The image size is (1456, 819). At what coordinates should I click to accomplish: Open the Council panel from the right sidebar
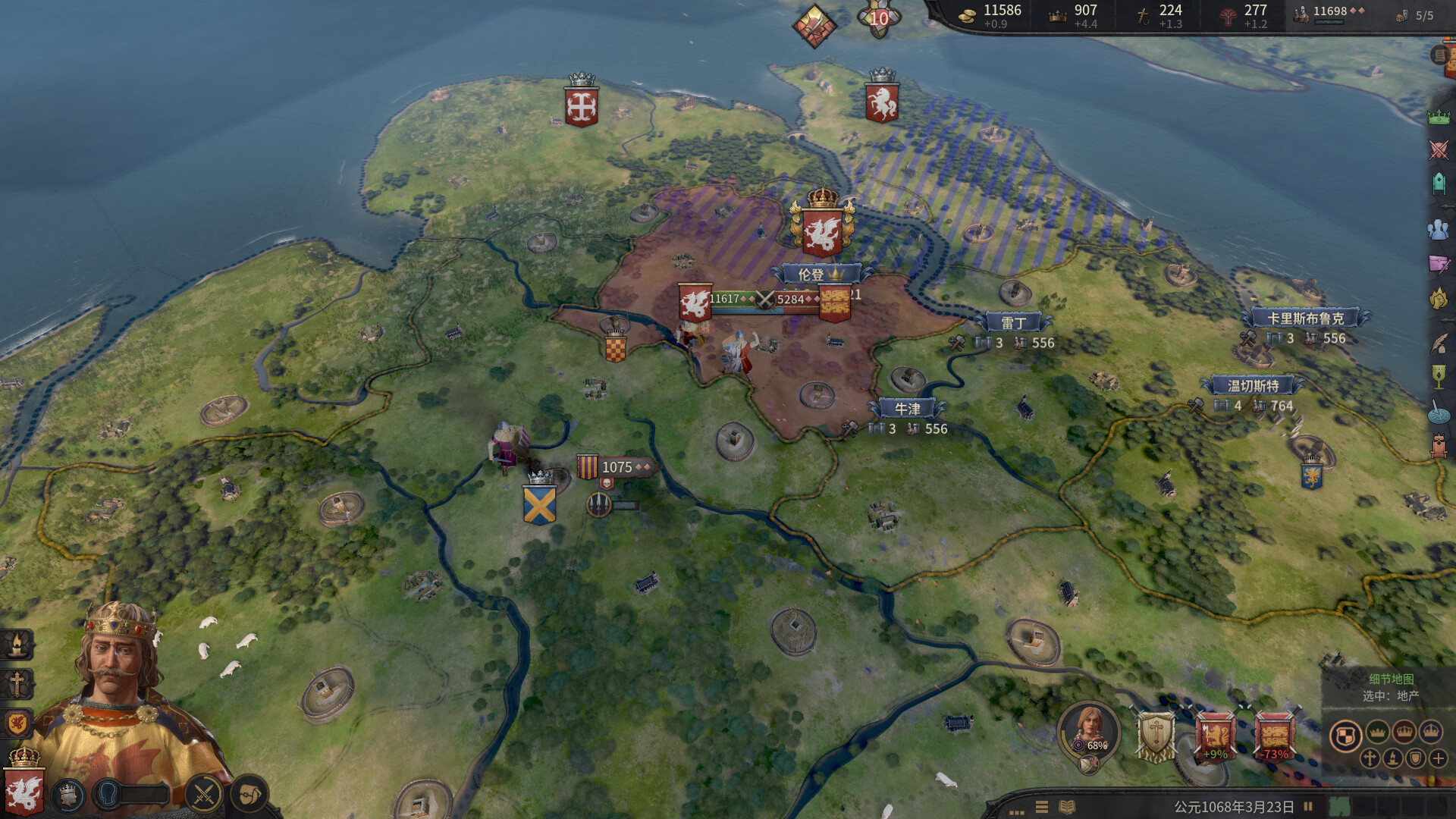click(1438, 183)
